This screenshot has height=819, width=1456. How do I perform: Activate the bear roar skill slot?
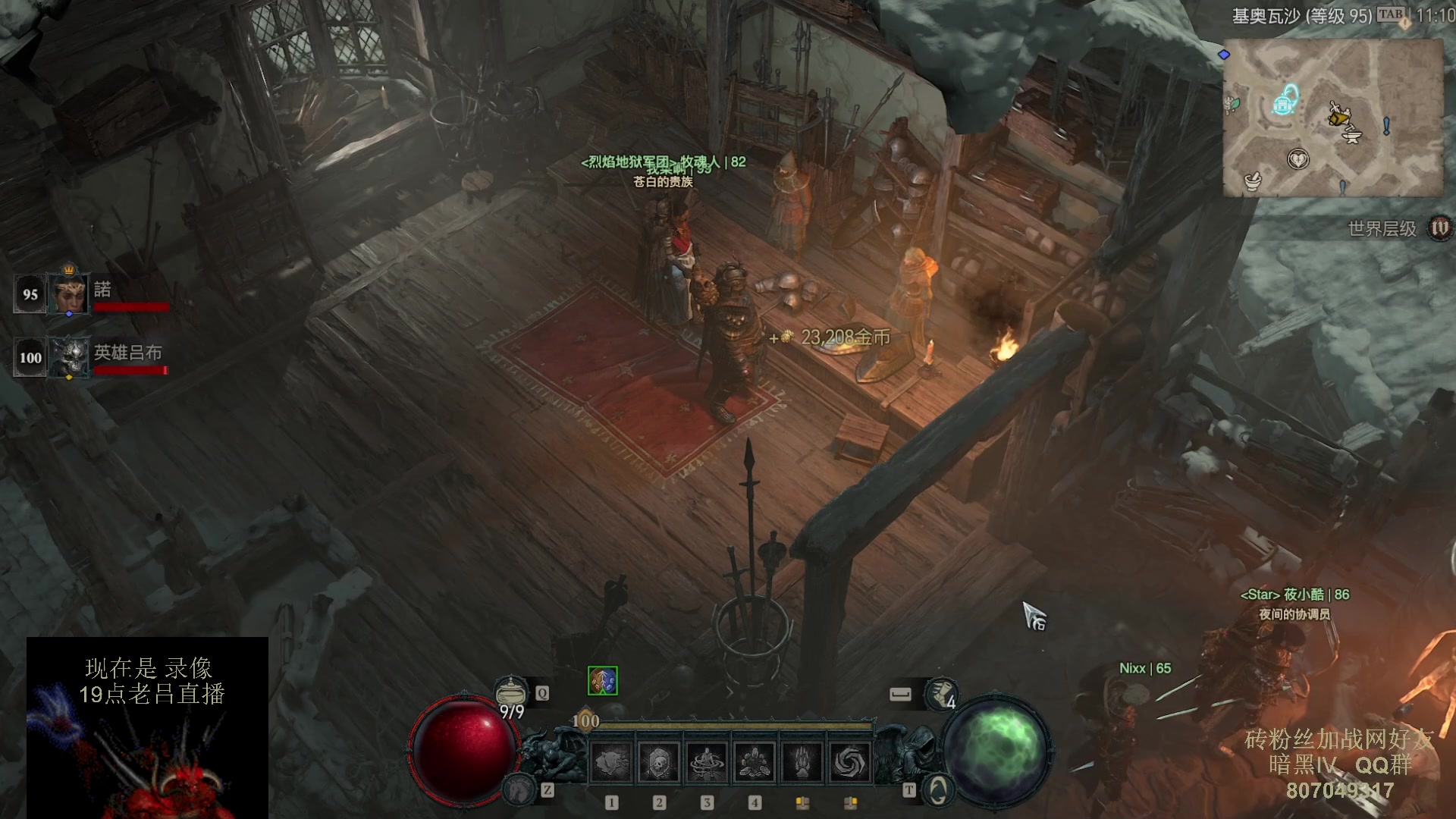[611, 761]
